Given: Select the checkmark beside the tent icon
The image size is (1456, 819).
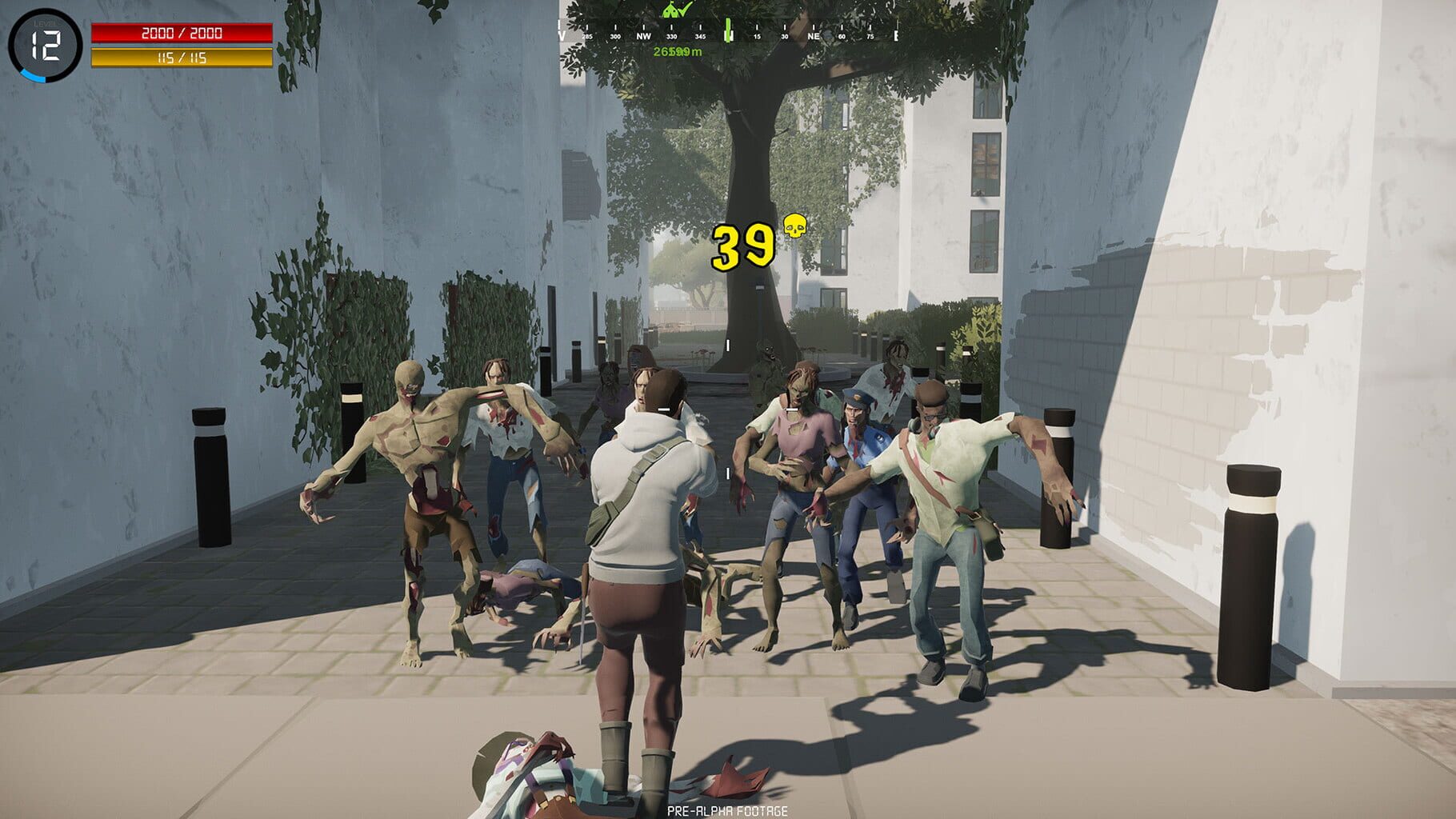Looking at the screenshot, I should [684, 9].
